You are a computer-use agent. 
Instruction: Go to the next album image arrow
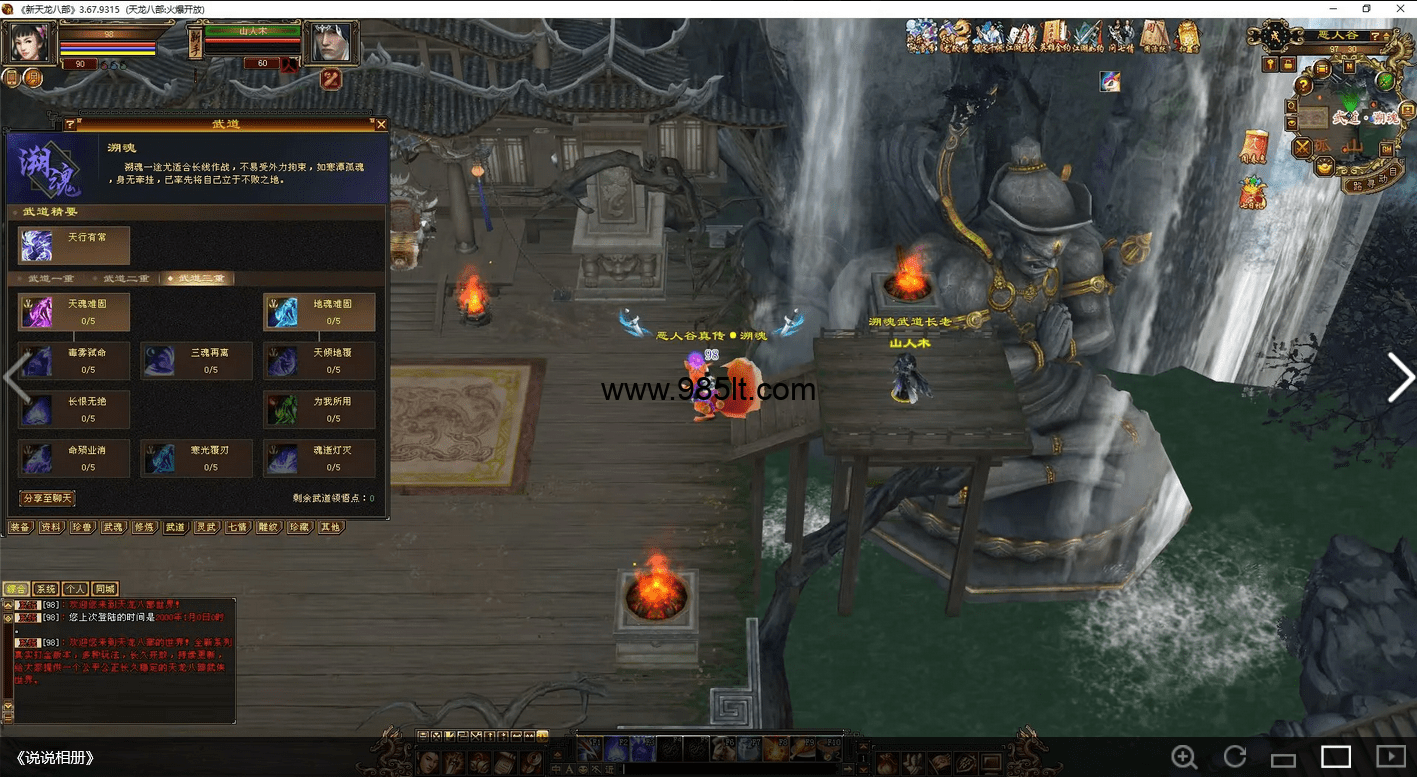click(1399, 378)
